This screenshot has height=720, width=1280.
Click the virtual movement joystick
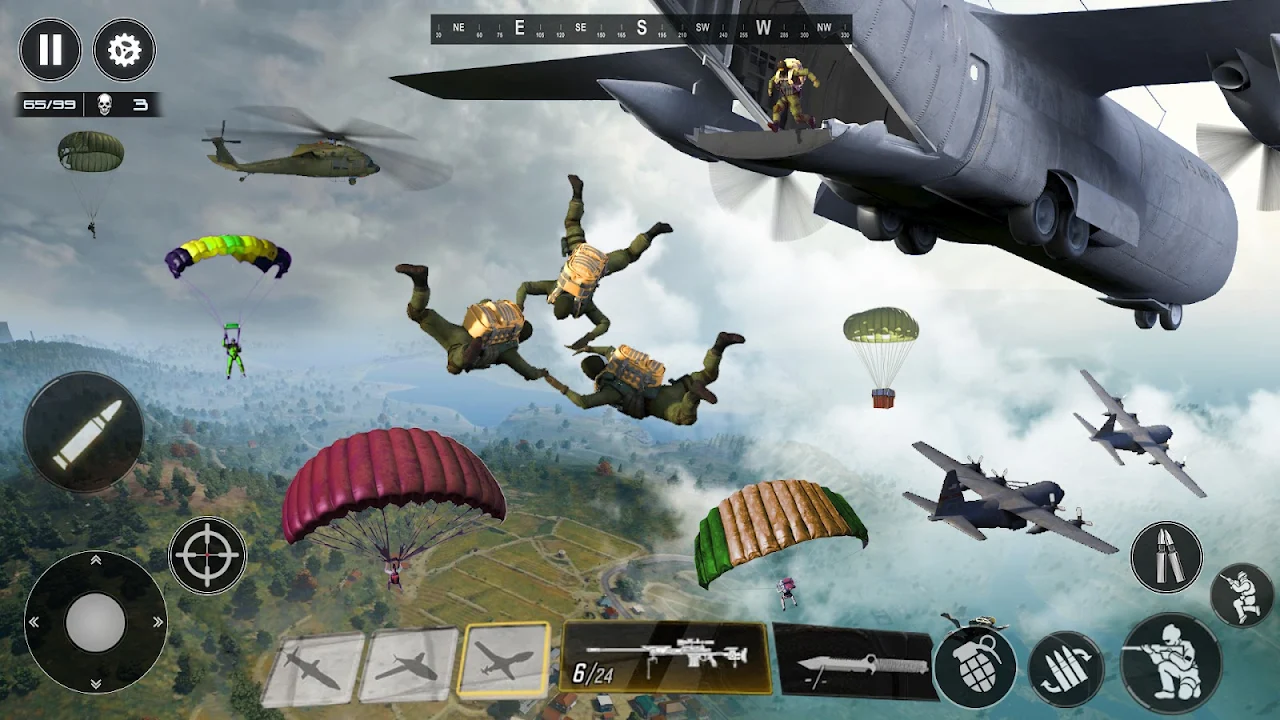(x=96, y=622)
